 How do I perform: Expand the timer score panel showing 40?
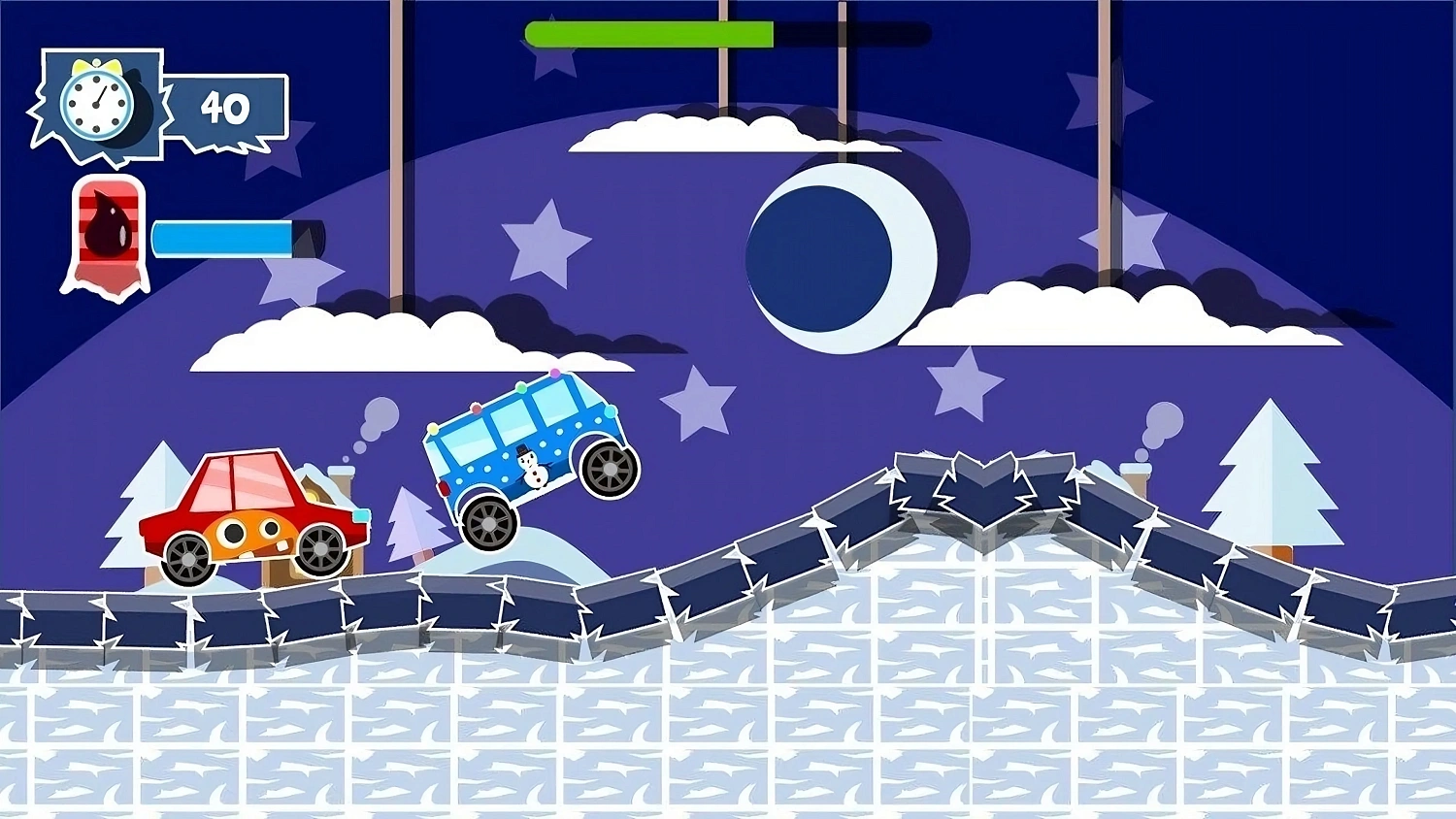pyautogui.click(x=225, y=107)
